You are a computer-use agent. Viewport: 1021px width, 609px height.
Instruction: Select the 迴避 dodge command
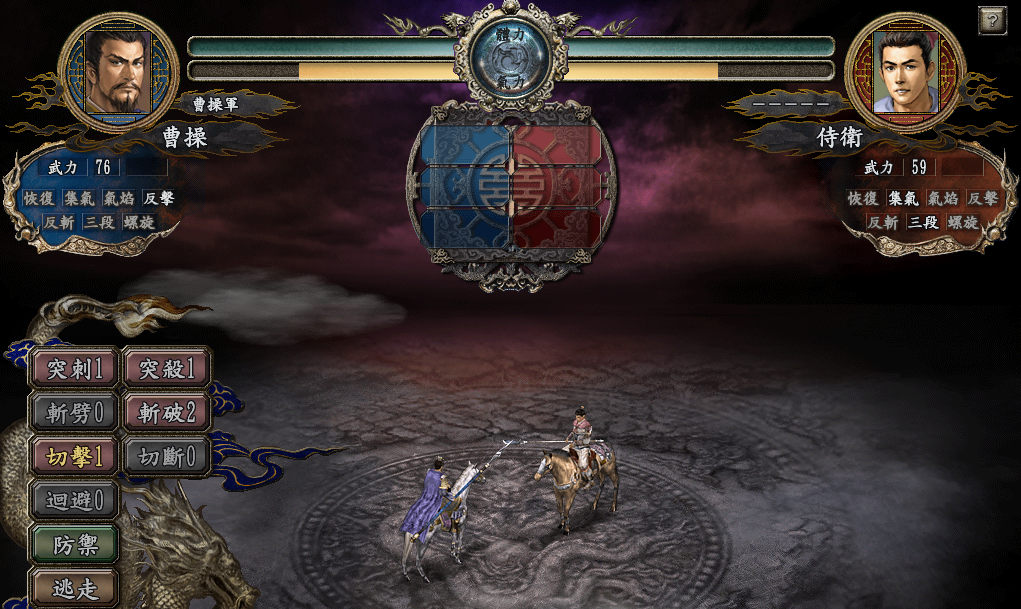pos(75,499)
